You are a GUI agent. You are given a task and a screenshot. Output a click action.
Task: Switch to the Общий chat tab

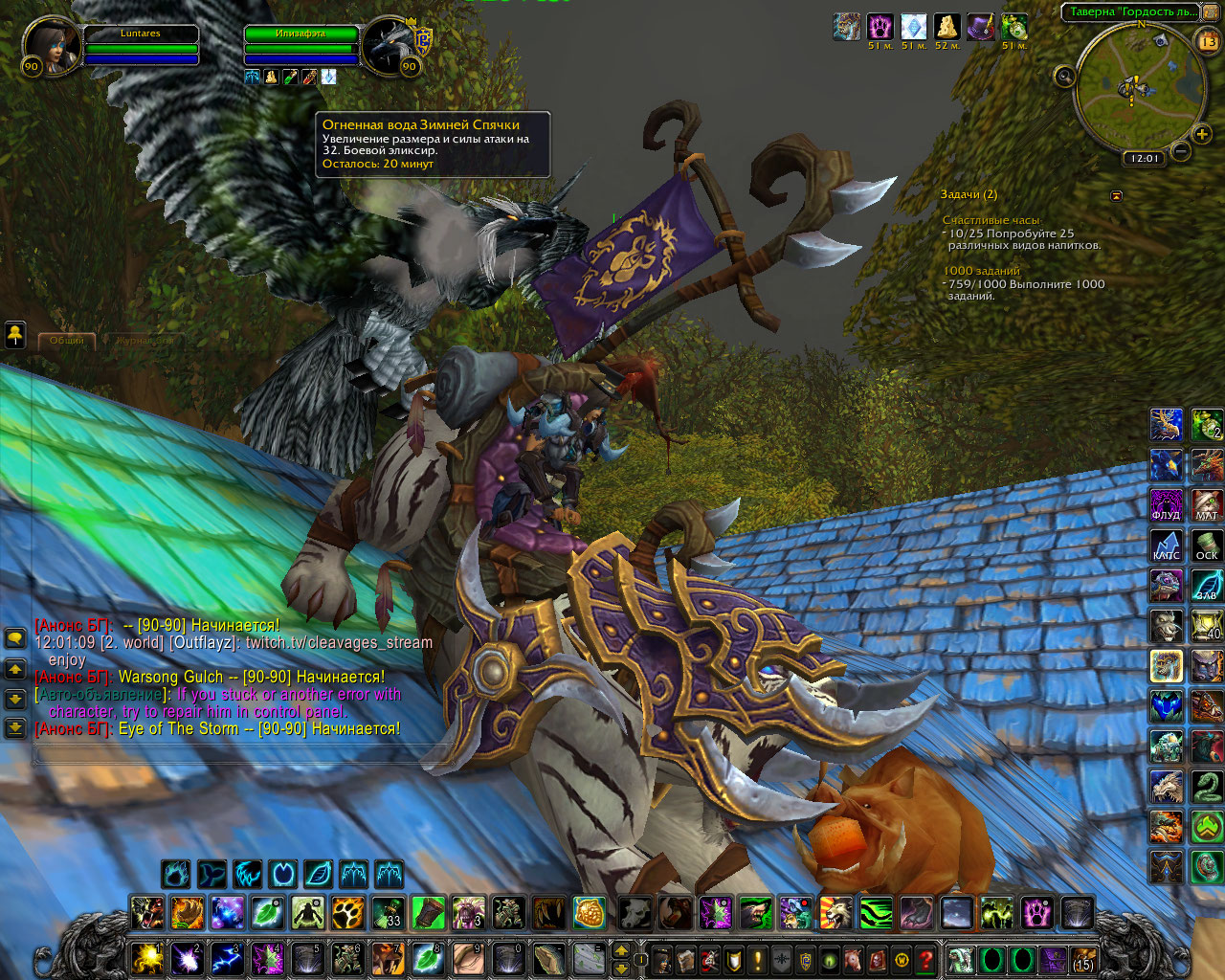67,341
